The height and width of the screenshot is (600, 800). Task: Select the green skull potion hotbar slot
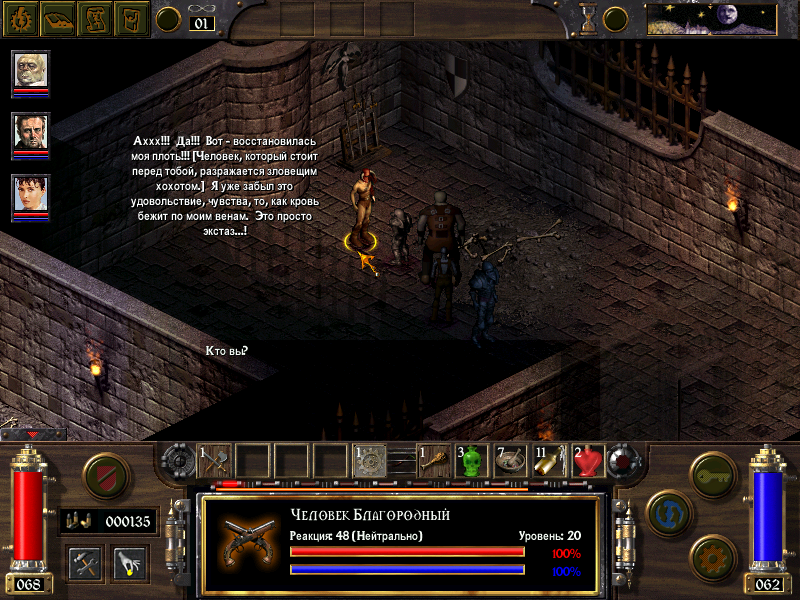[472, 460]
